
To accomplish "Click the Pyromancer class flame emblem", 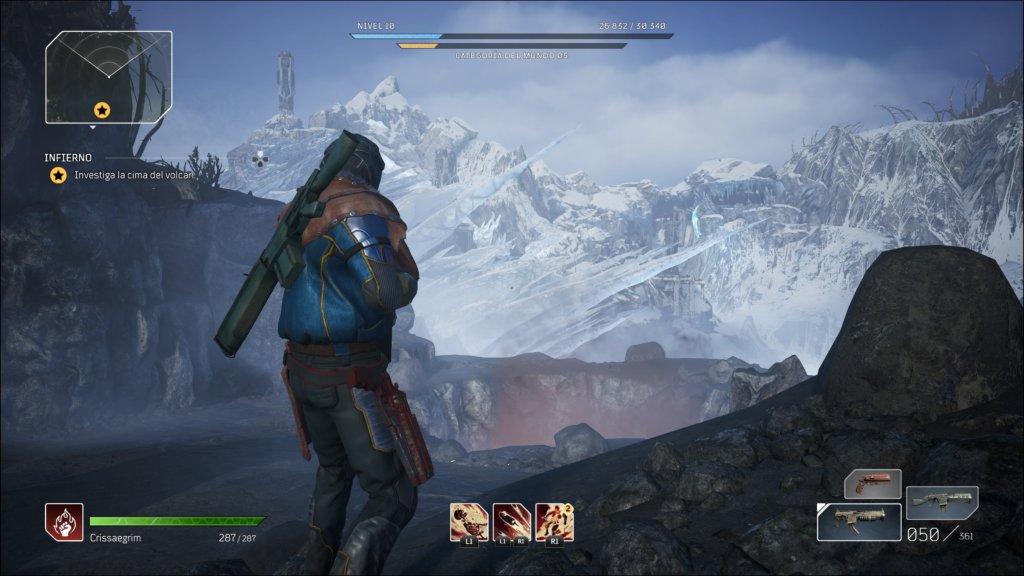I will [x=64, y=522].
